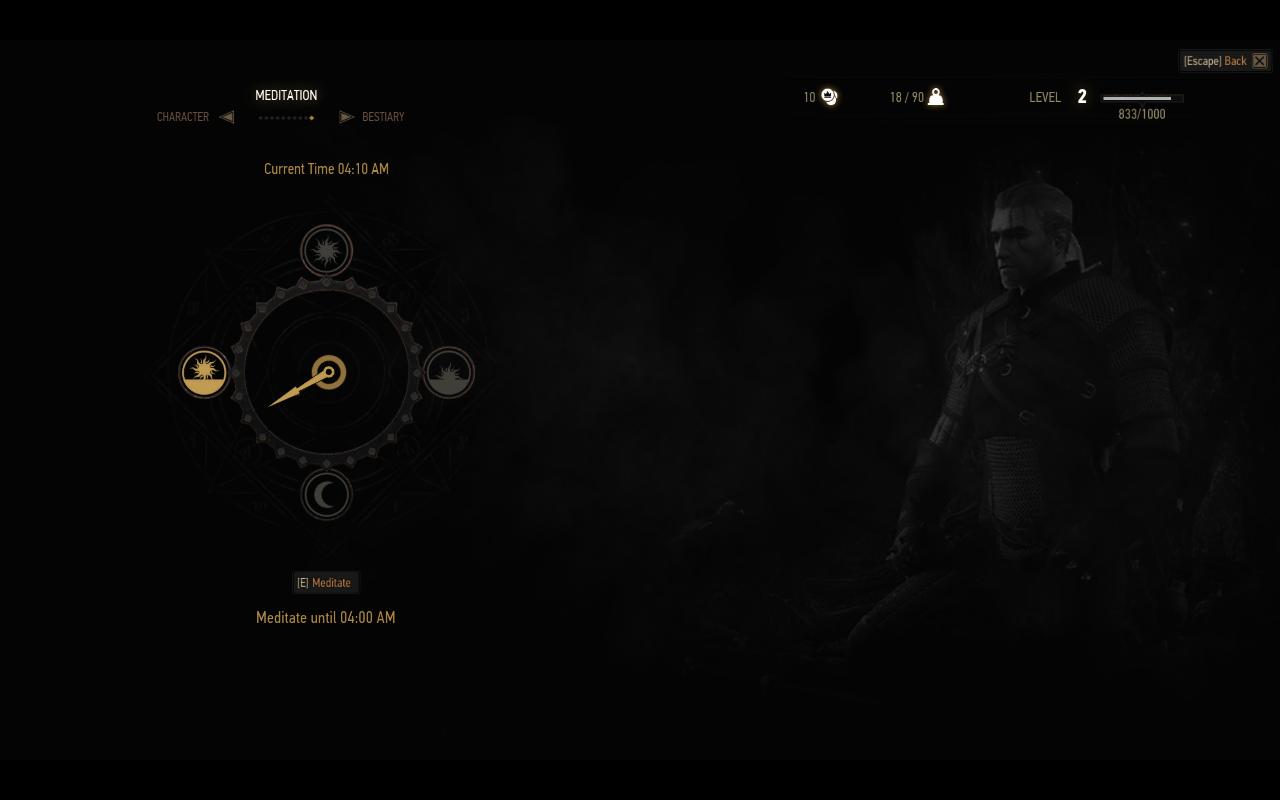Choose the sunrise icon on the clock
This screenshot has height=800, width=1280.
point(204,372)
